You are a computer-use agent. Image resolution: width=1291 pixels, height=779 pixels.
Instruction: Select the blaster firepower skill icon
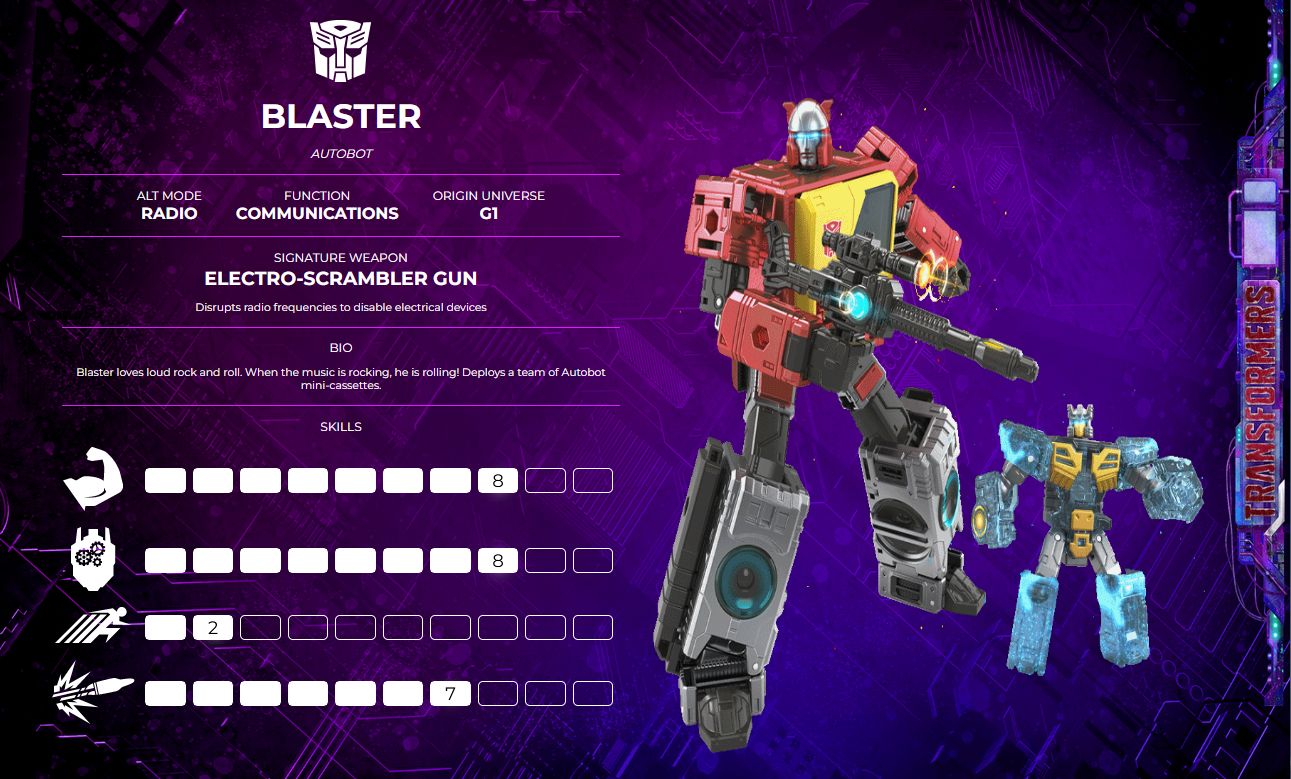[93, 692]
